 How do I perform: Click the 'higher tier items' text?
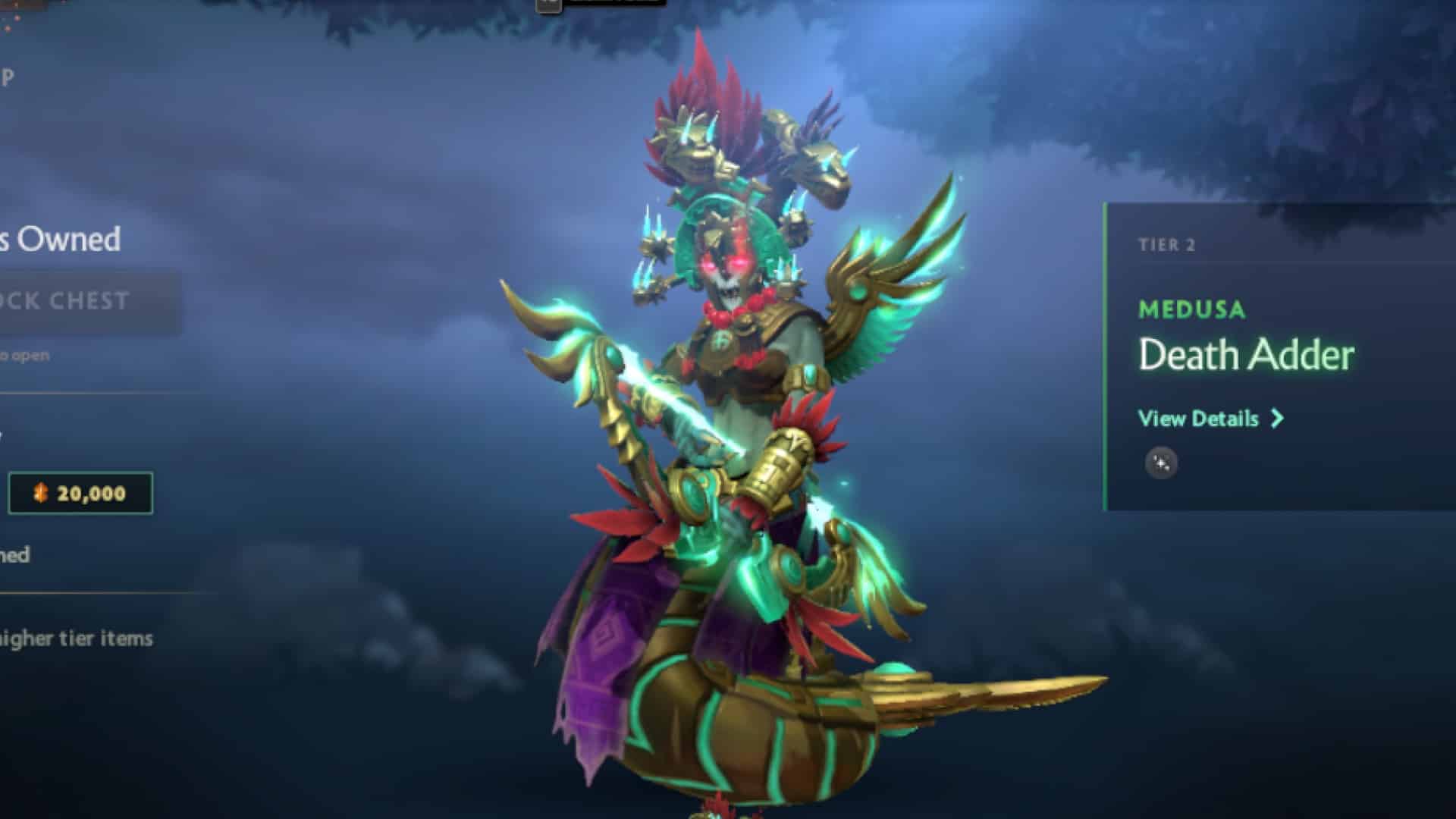[76, 638]
